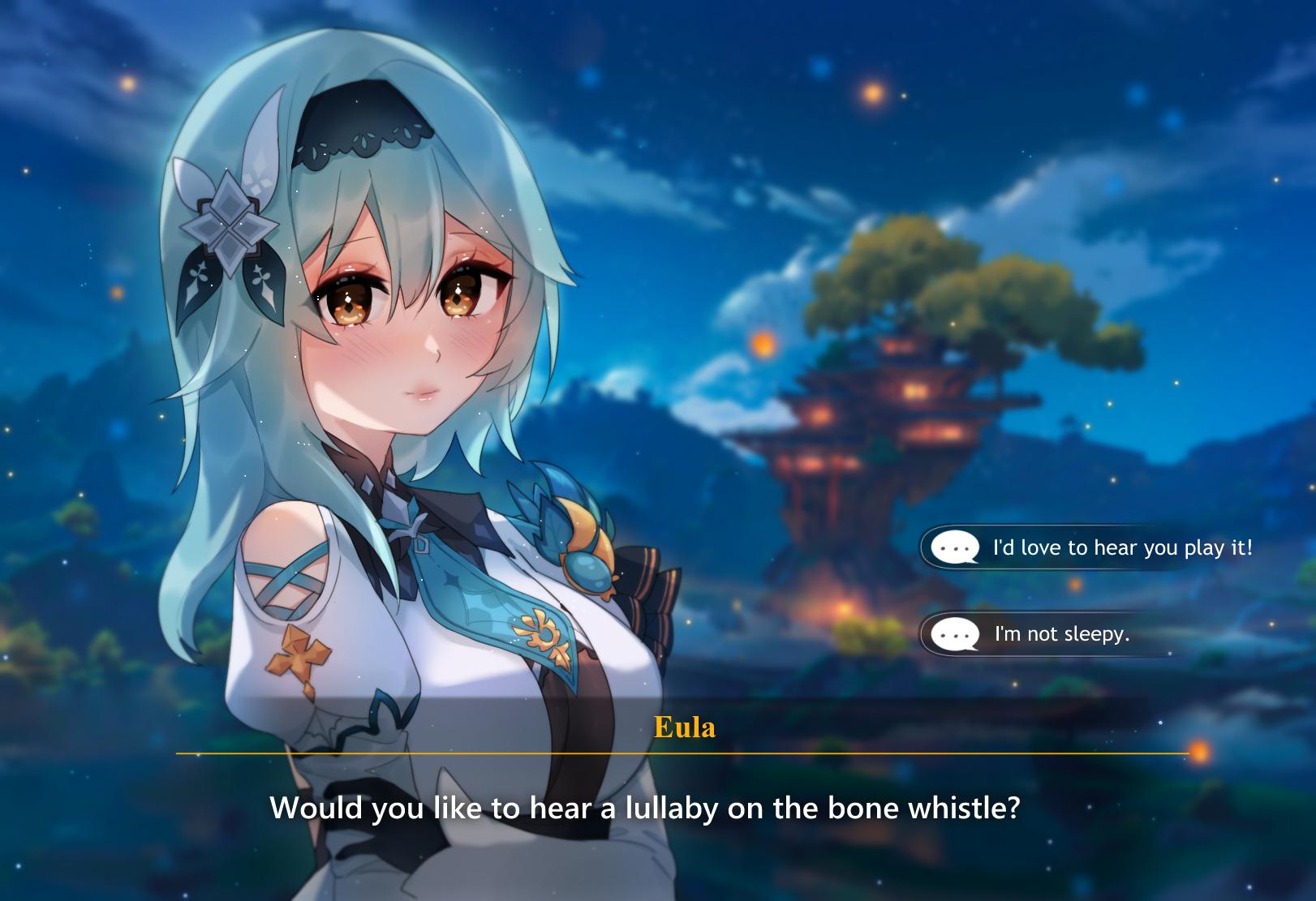Select "I'd love to hear you play it!"
1316x901 pixels.
click(x=1120, y=547)
